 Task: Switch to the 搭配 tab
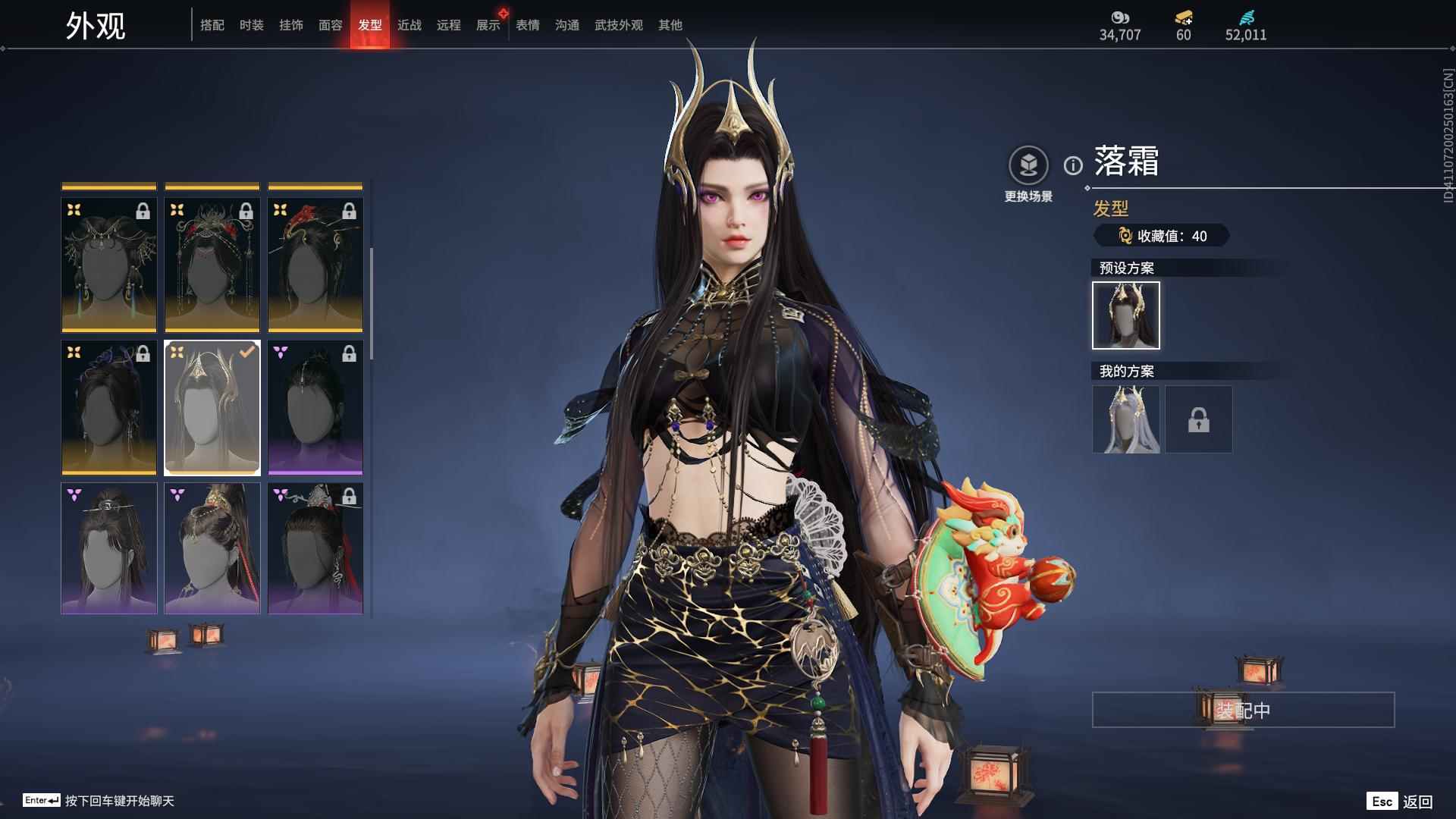point(212,25)
